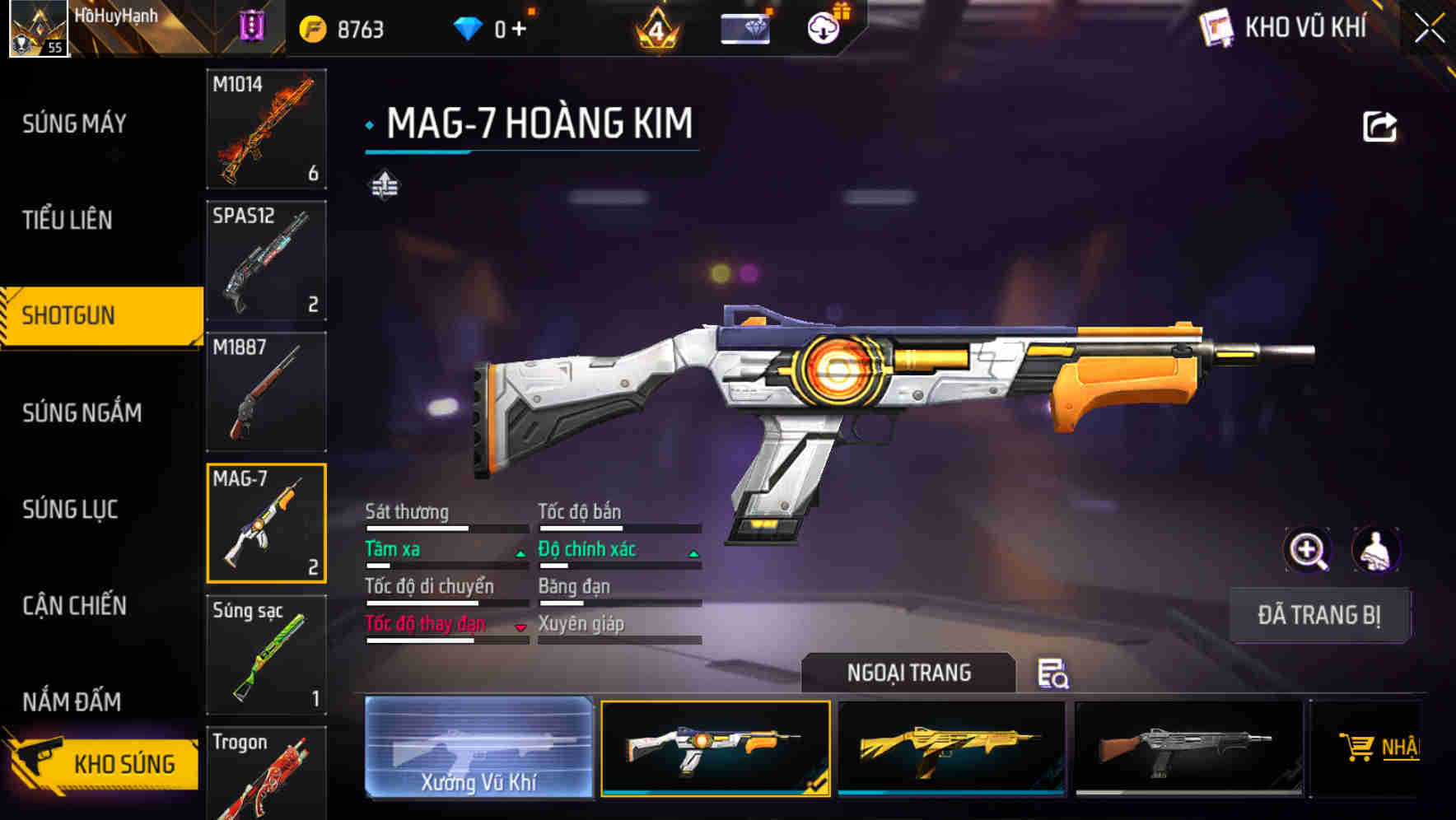
Task: Select the yellow gold MAG-7 skin
Action: coord(951,748)
